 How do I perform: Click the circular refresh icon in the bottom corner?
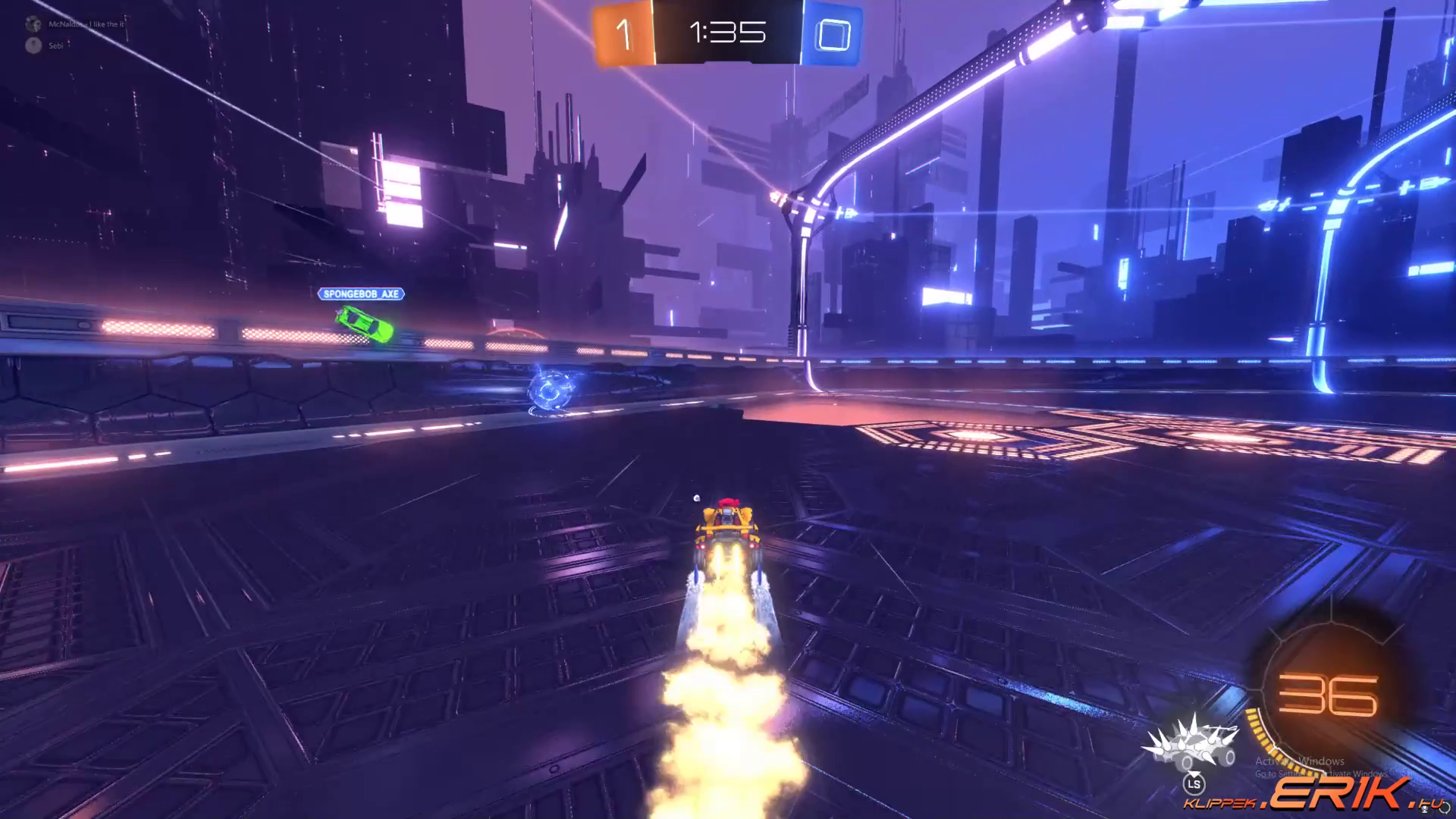pyautogui.click(x=1444, y=808)
